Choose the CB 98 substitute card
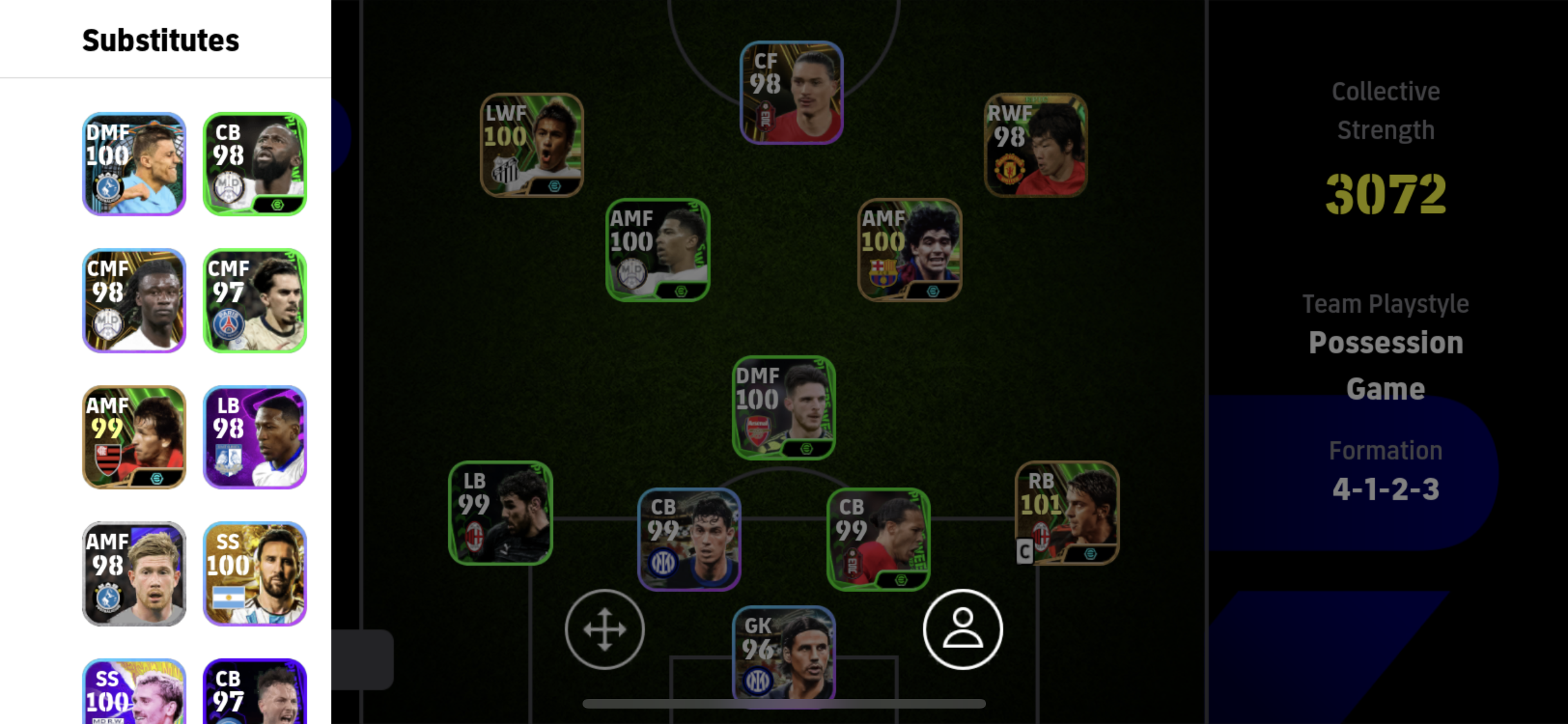This screenshot has height=724, width=1568. pyautogui.click(x=255, y=164)
